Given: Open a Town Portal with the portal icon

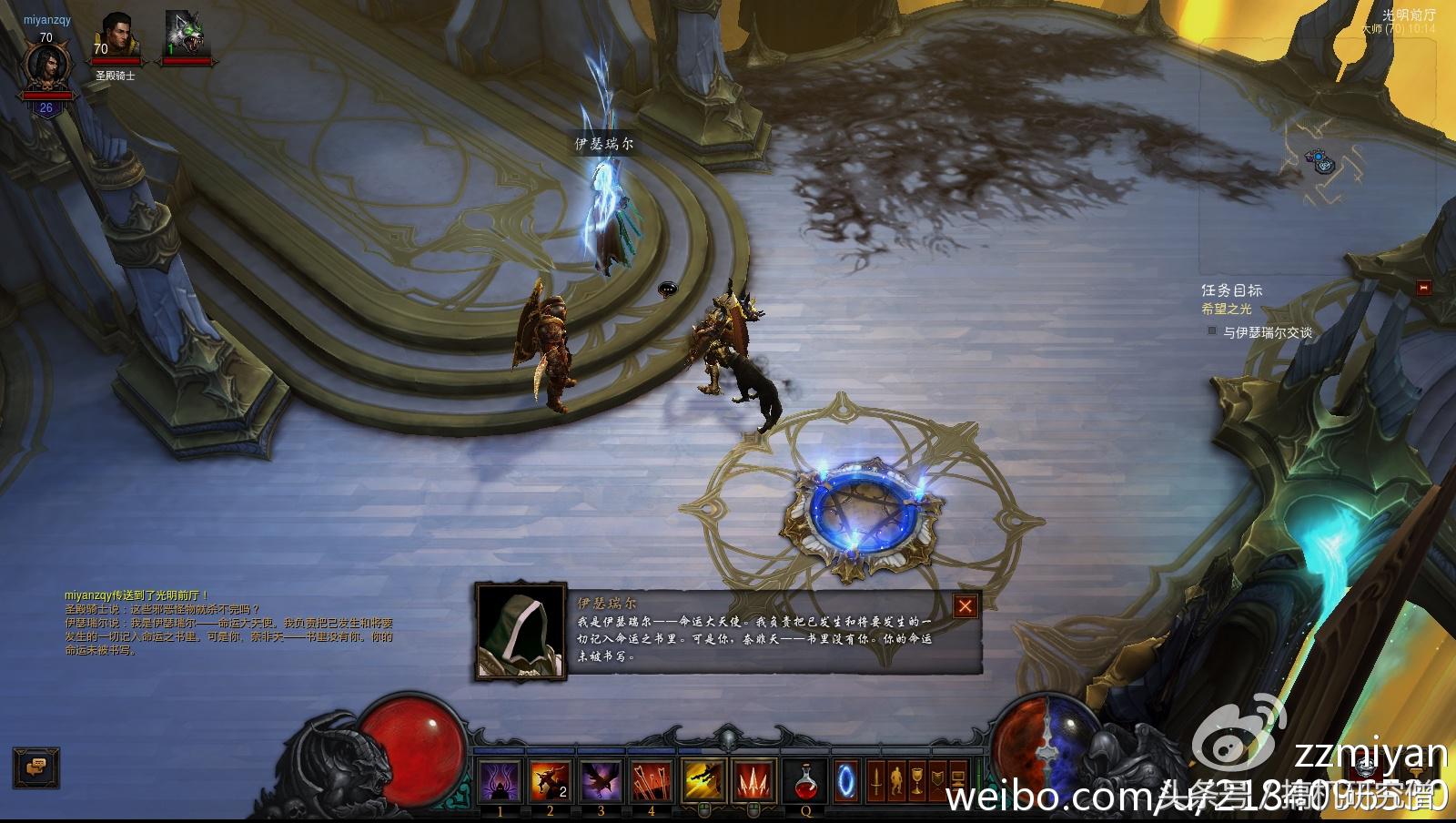Looking at the screenshot, I should tap(847, 779).
